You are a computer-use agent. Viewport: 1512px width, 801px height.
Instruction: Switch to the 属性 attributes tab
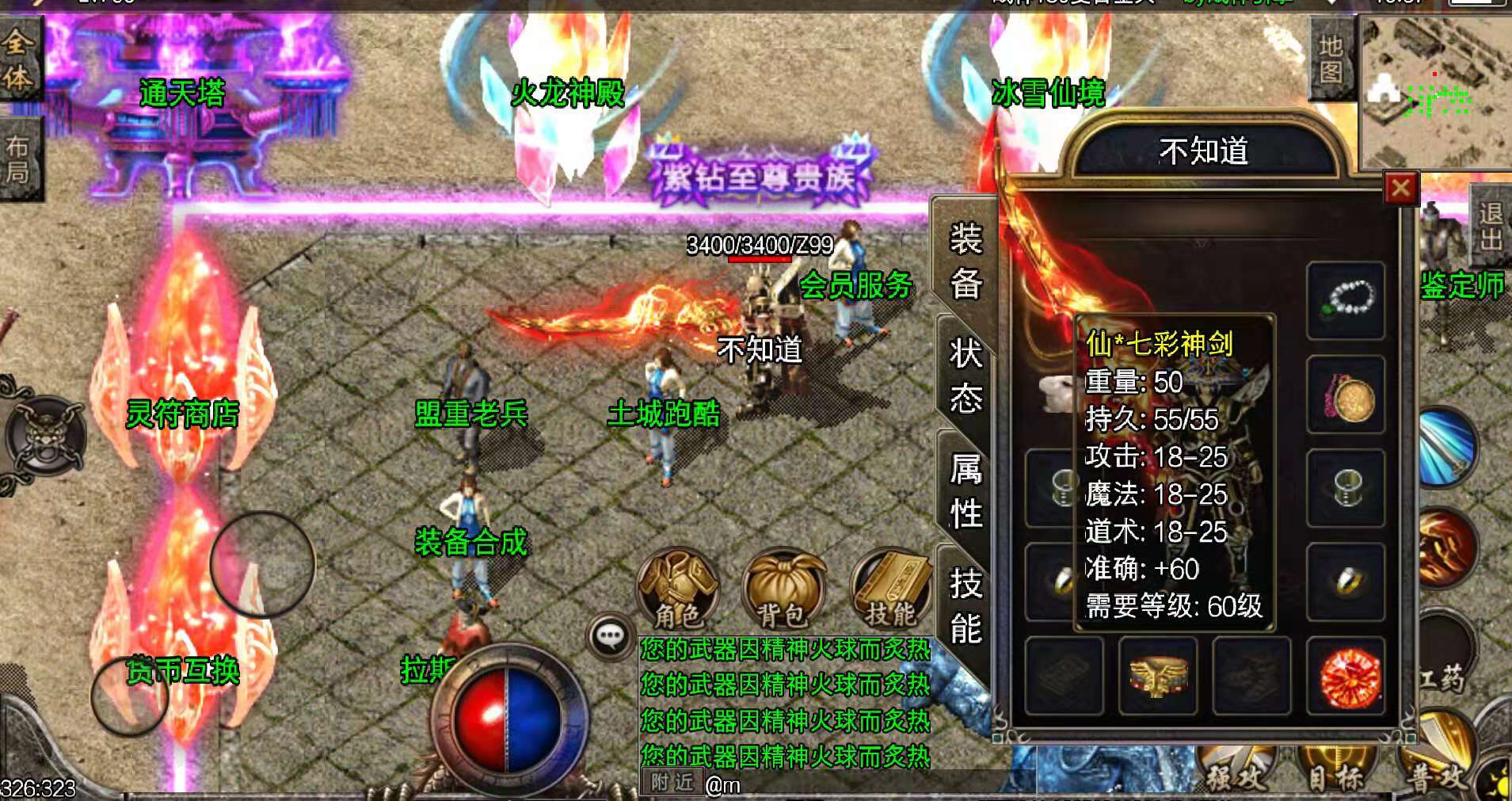[968, 491]
